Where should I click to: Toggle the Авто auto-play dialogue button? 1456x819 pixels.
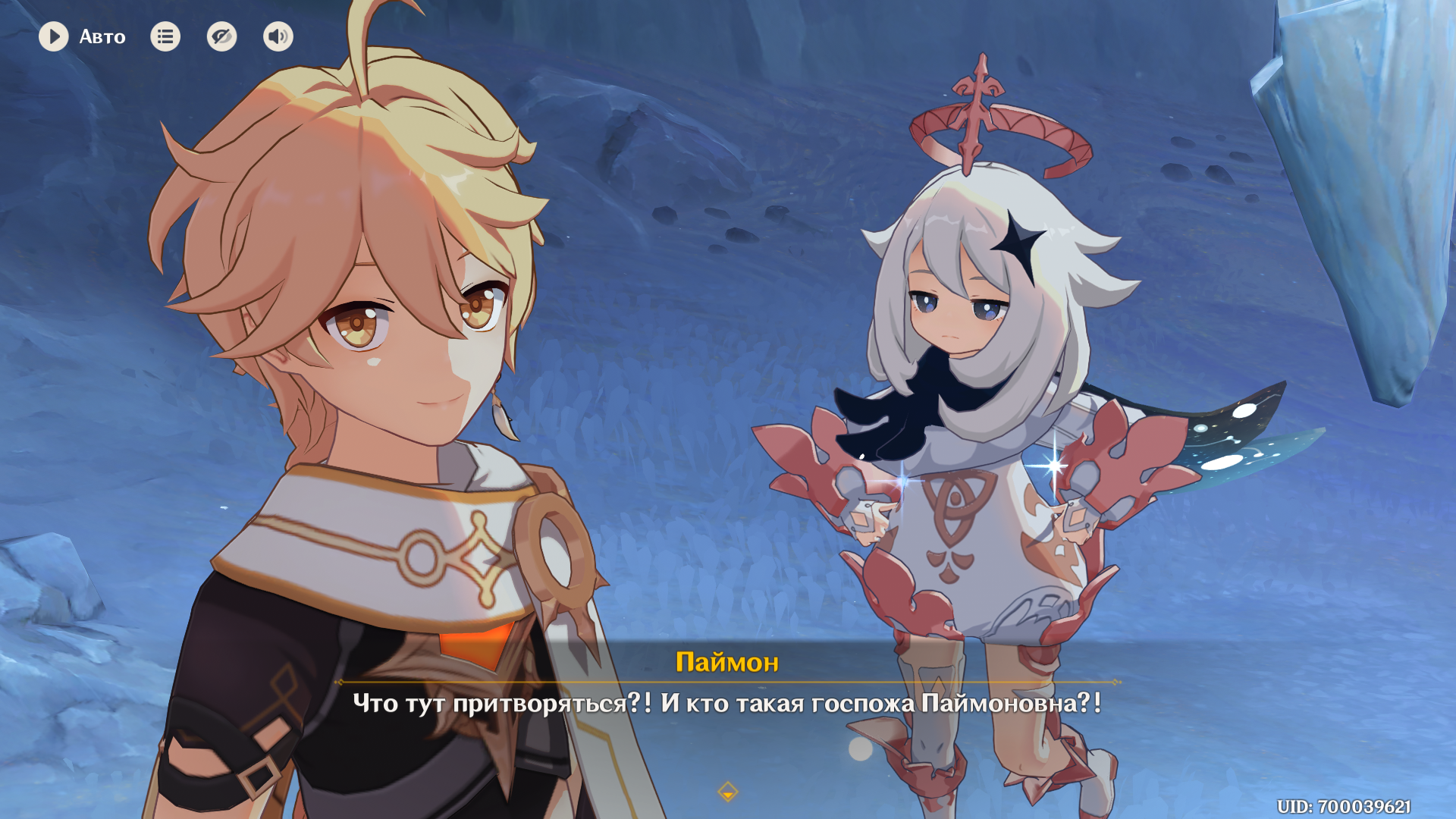click(x=54, y=36)
